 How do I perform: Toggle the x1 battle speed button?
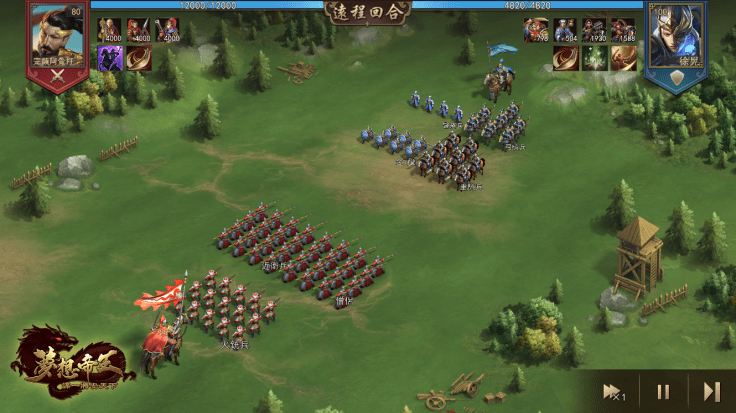(x=613, y=391)
